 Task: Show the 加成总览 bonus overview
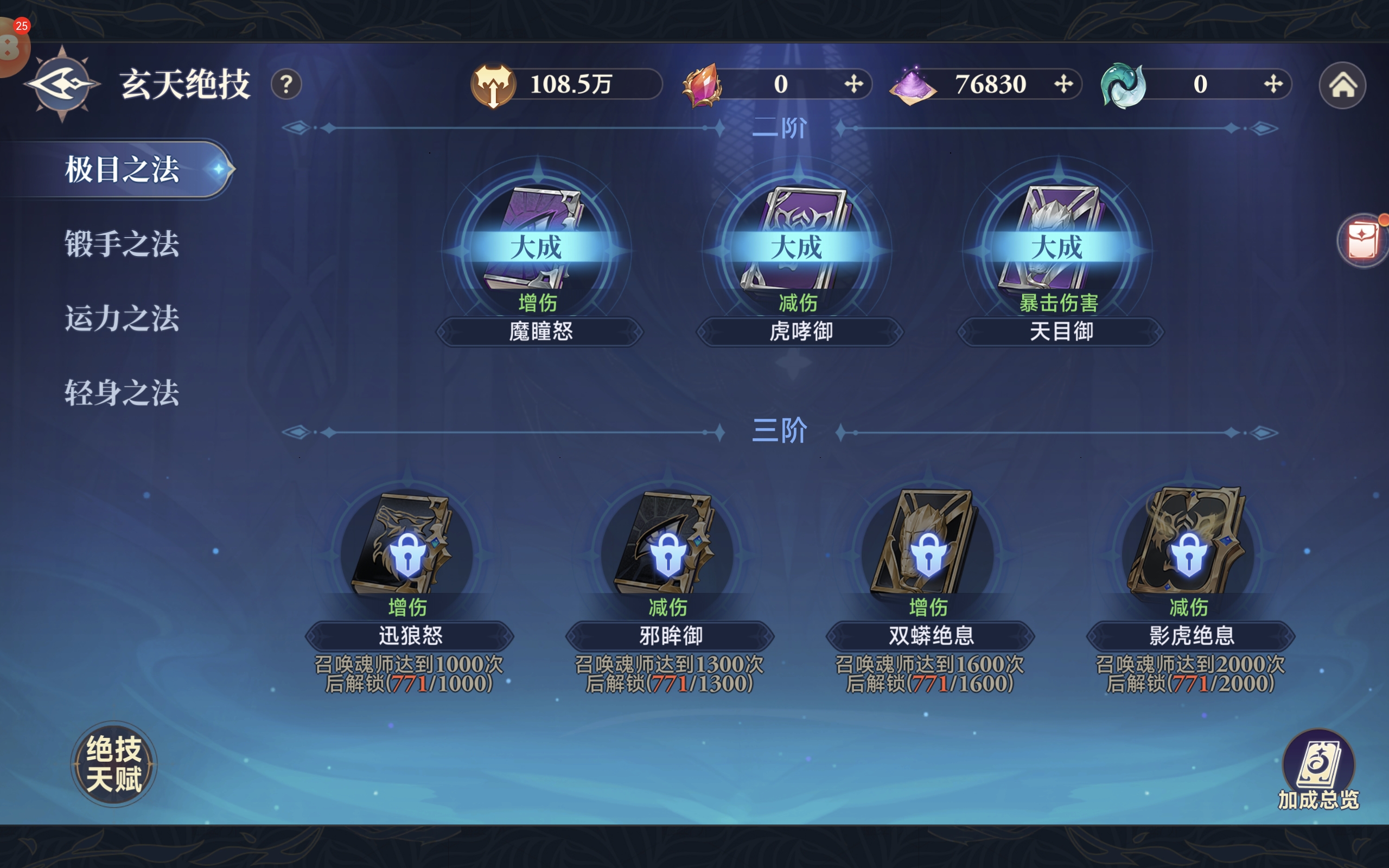(1318, 769)
